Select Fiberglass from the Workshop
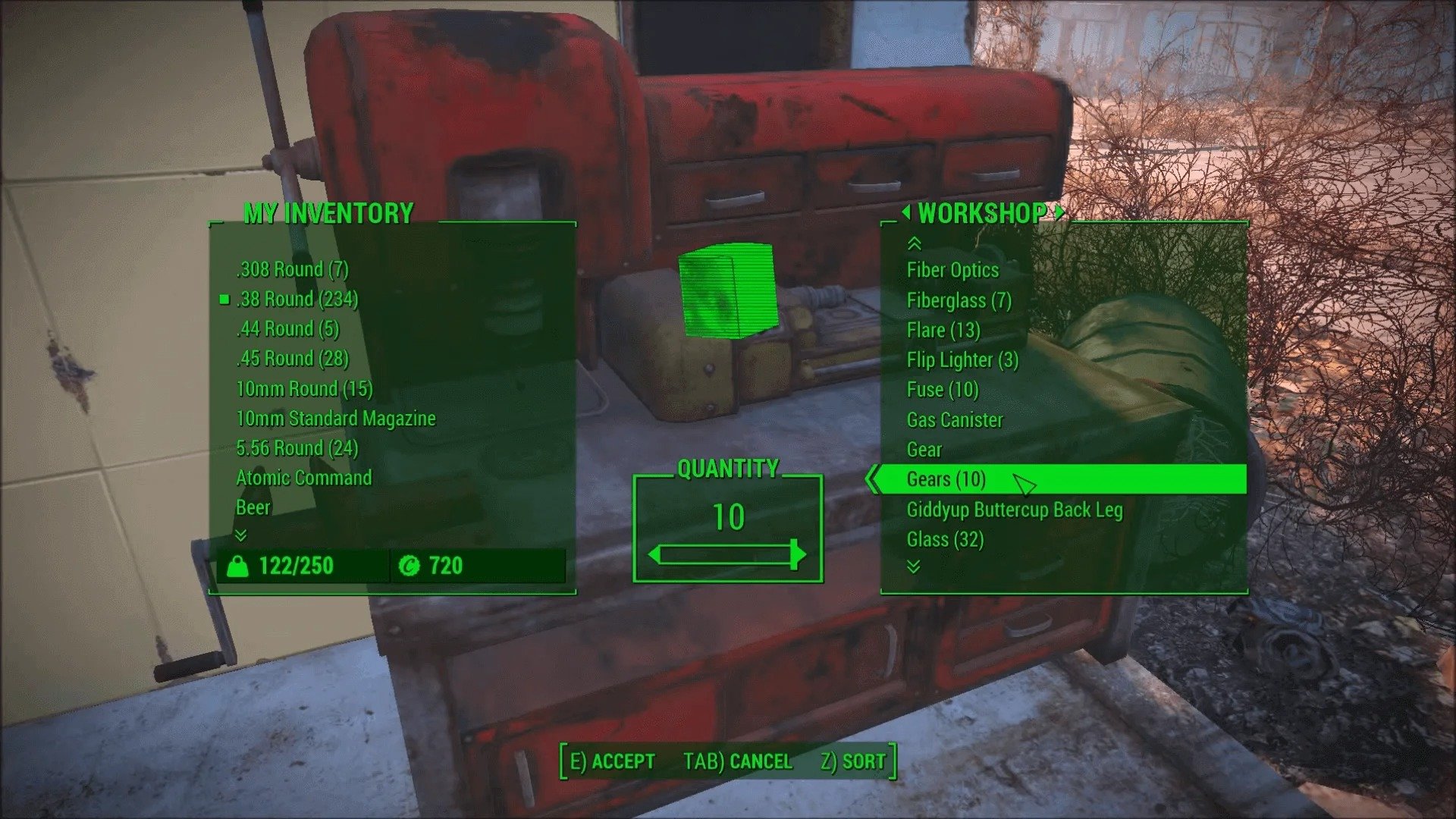The width and height of the screenshot is (1456, 819). click(x=959, y=300)
